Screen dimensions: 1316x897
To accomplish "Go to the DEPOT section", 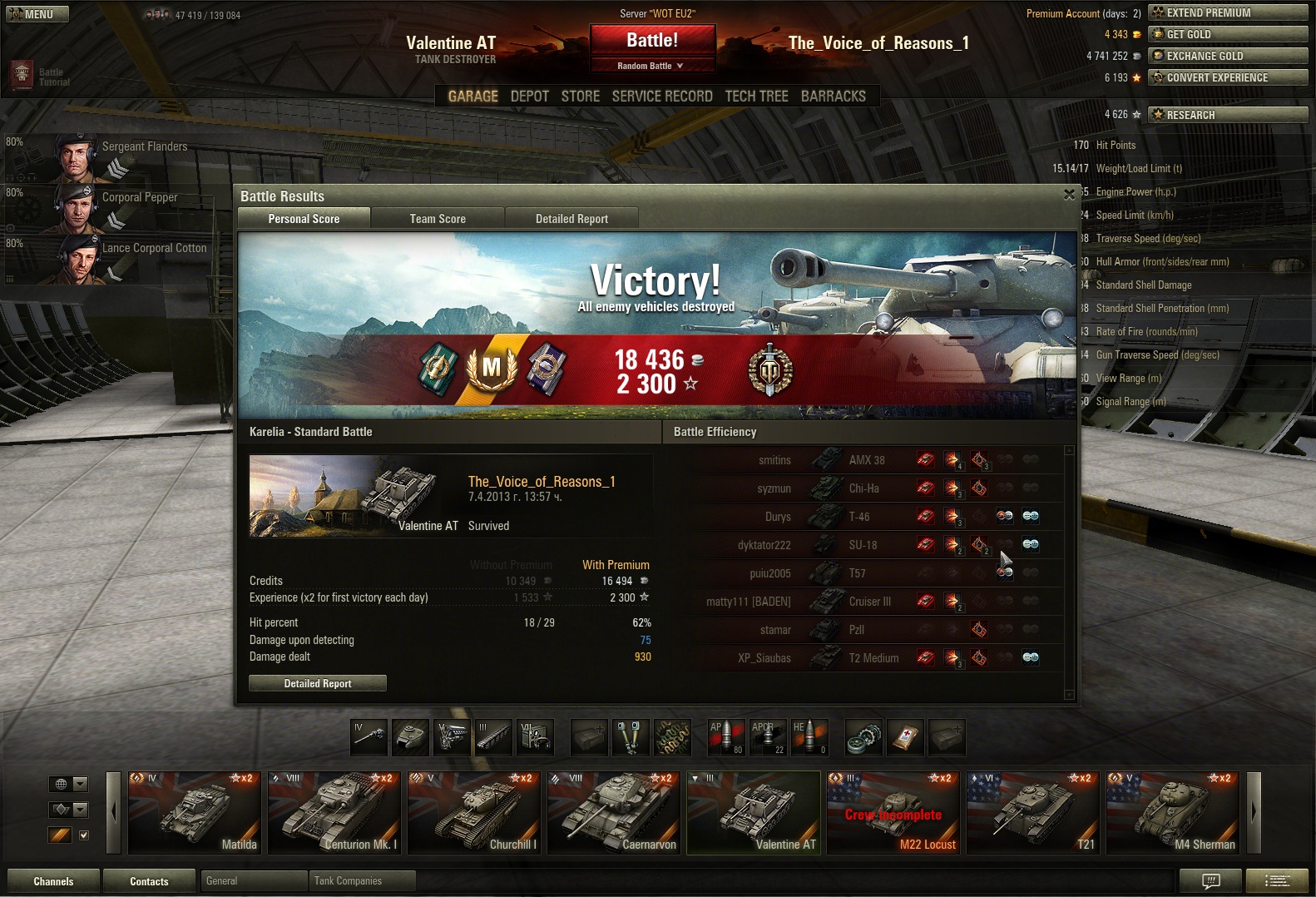I will pos(529,97).
